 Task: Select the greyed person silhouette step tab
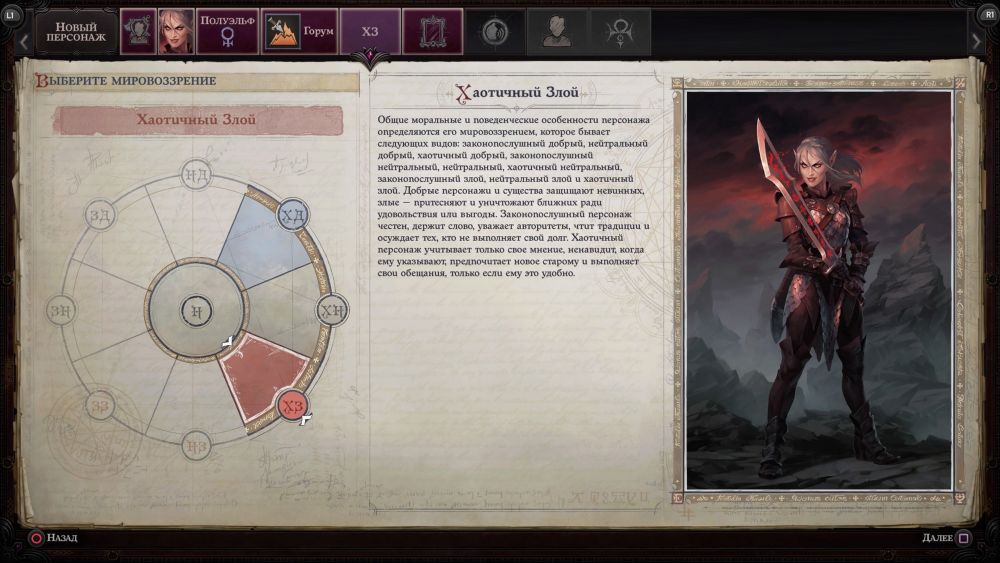[x=556, y=32]
